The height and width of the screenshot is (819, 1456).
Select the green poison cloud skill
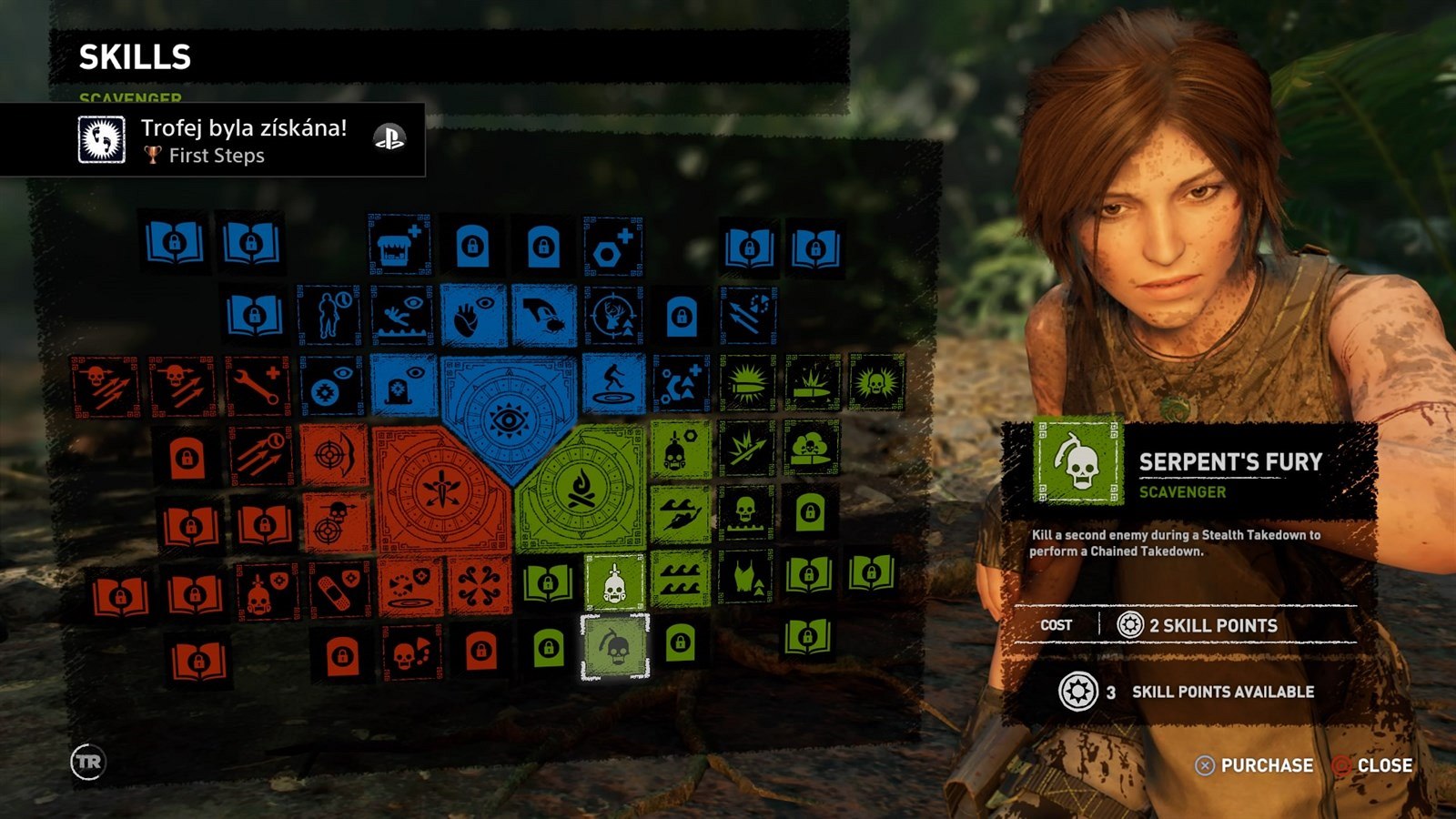pos(810,448)
